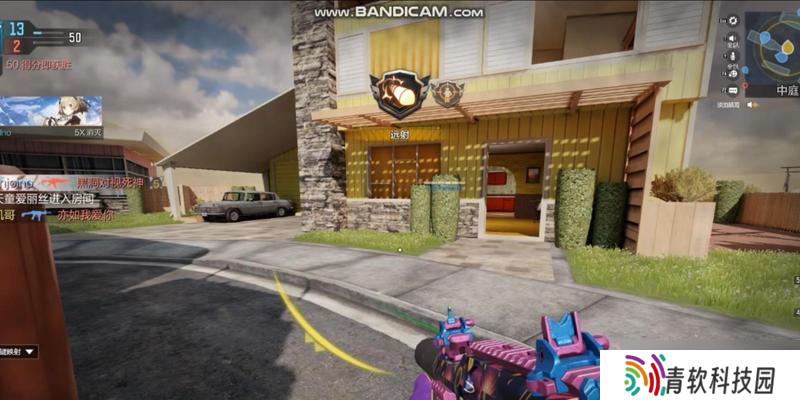Toggle the speaker voice chat icon
This screenshot has width=800, height=400.
coord(733,38)
